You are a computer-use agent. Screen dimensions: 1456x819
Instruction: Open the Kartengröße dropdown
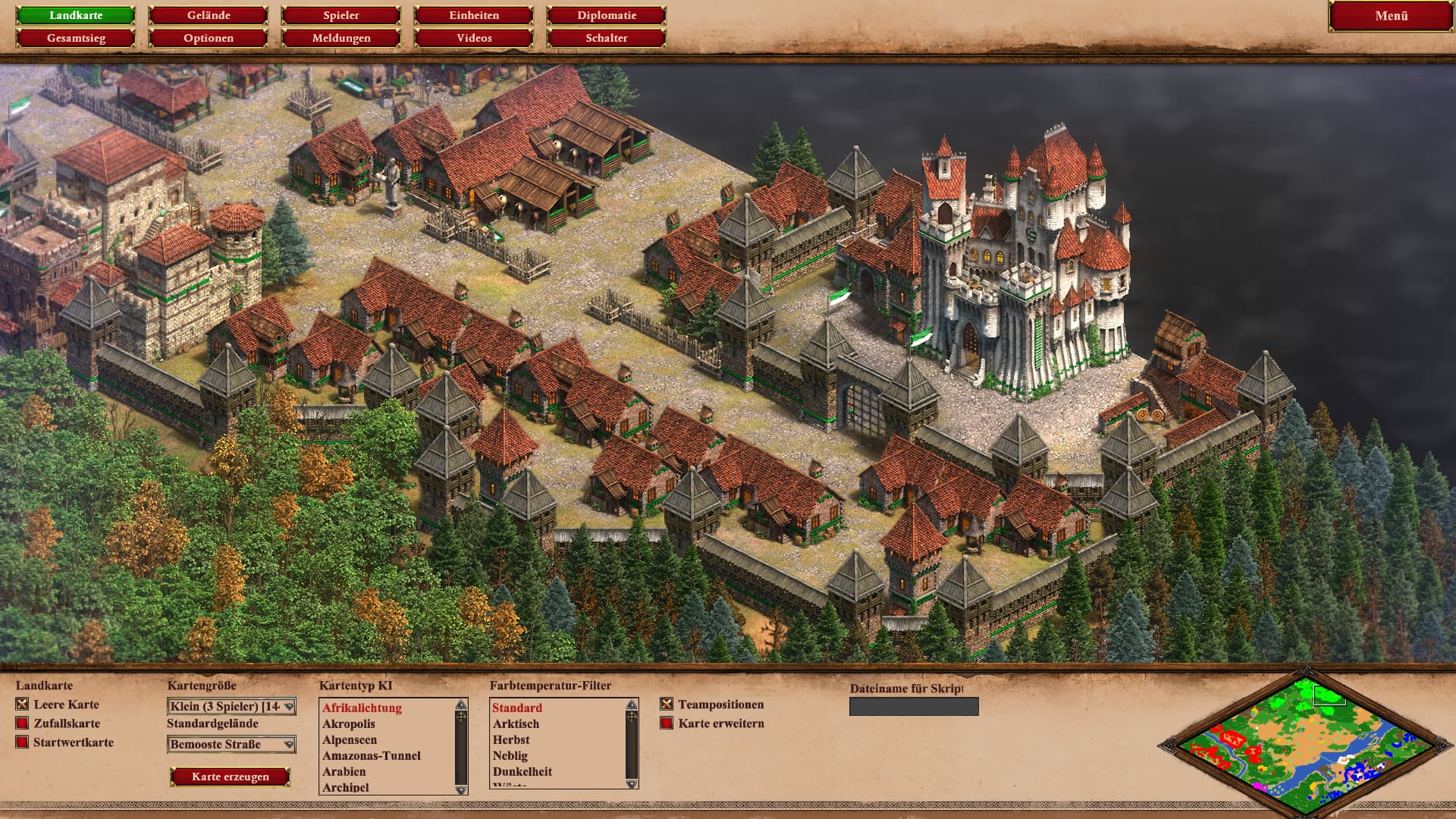point(231,707)
